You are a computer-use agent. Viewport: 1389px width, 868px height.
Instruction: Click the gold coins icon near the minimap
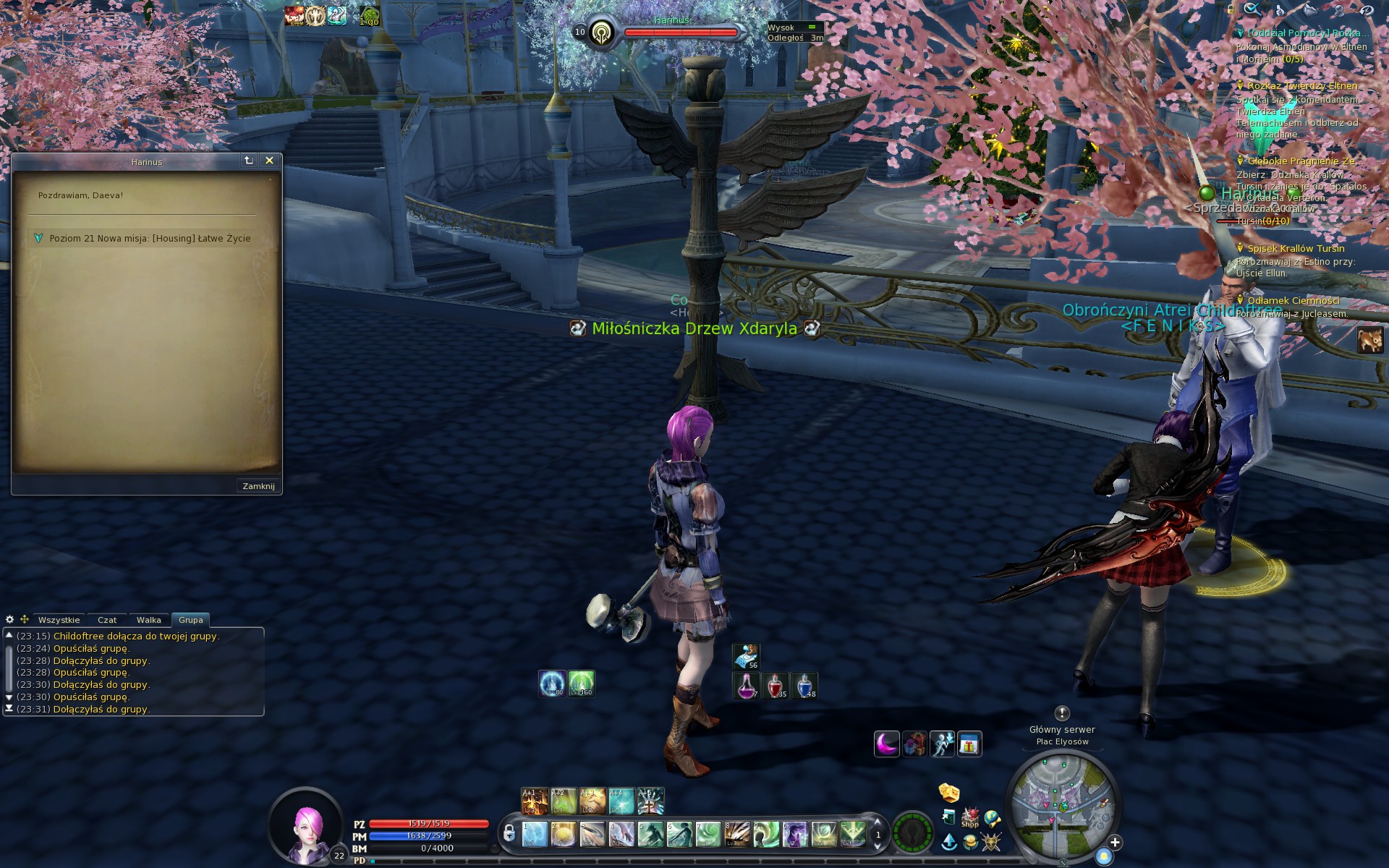971,843
